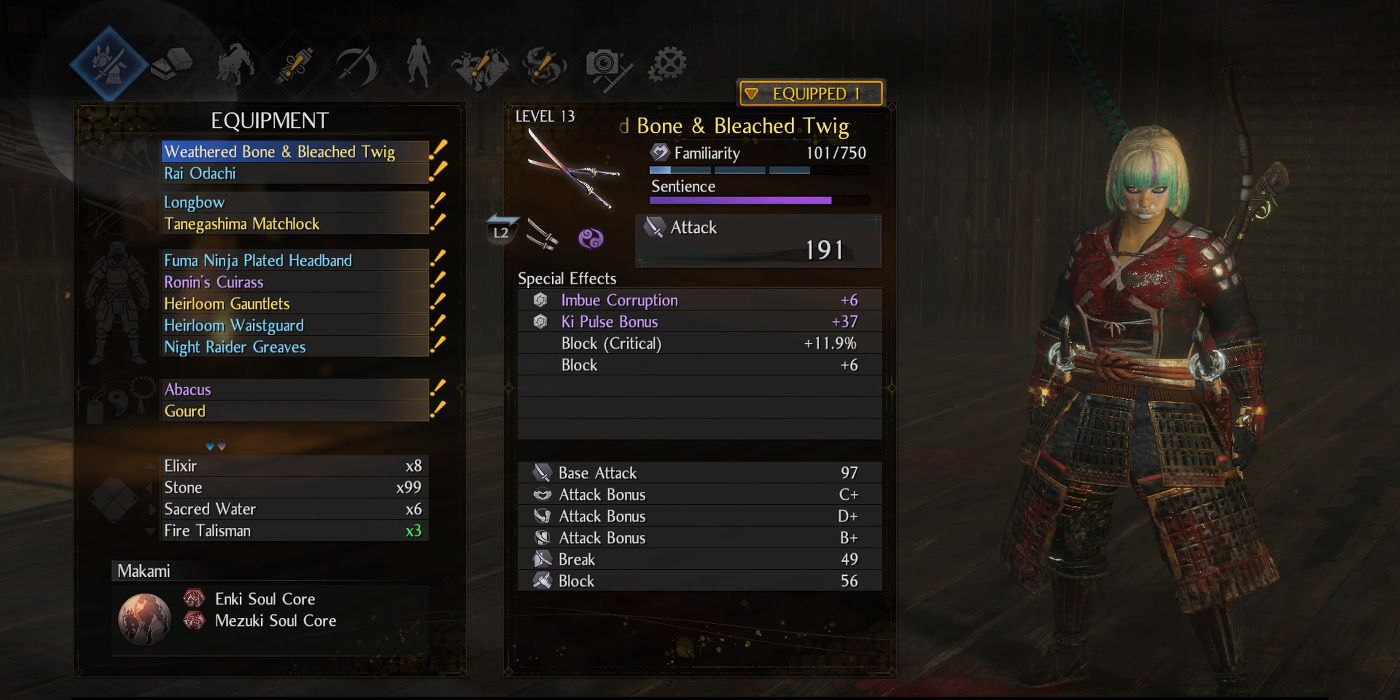Open the Heirloom Waistguard slot
Screen dimensions: 1400x700
coord(234,326)
